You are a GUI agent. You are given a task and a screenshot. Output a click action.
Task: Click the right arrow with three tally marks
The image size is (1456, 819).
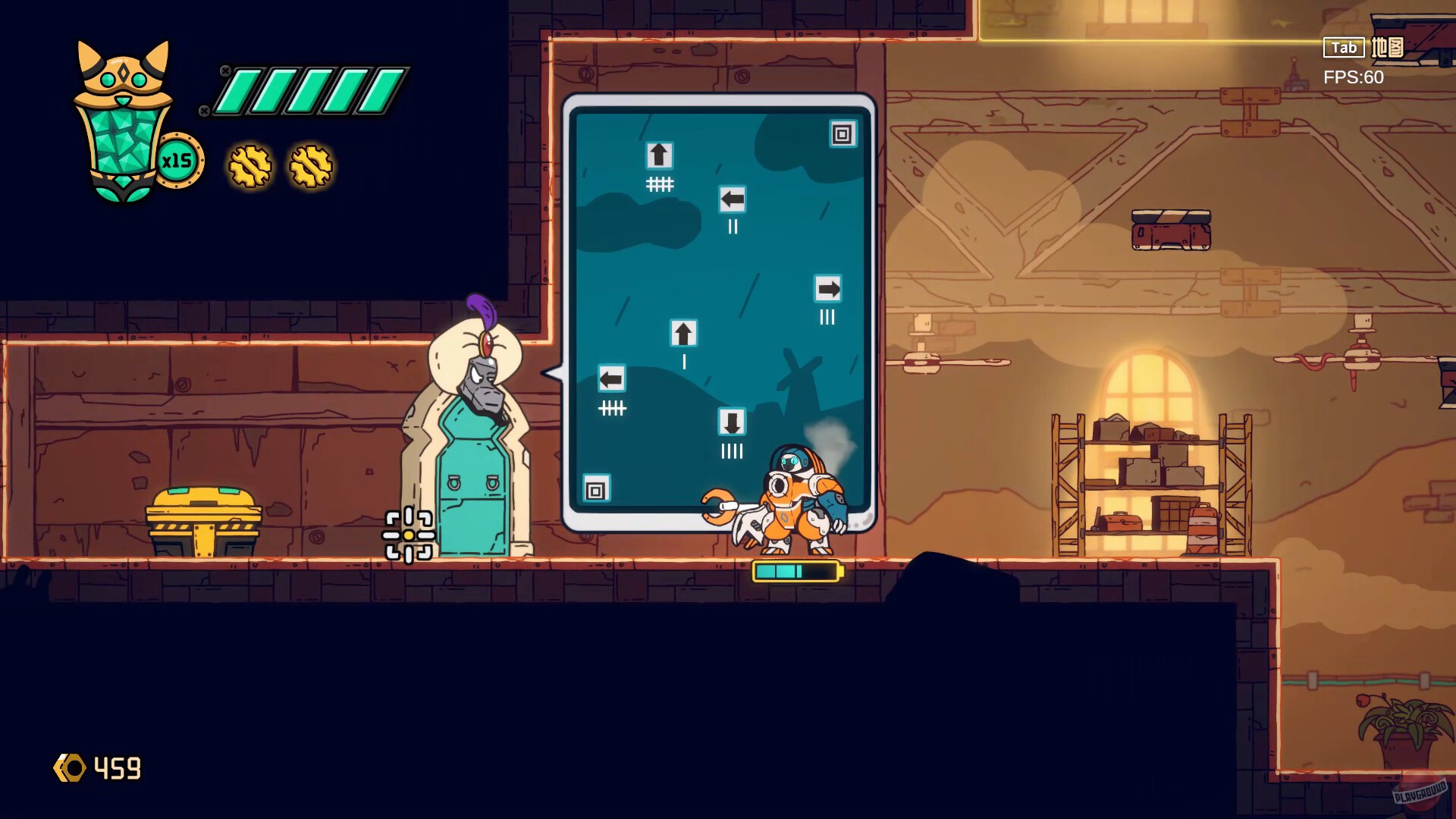click(x=827, y=288)
